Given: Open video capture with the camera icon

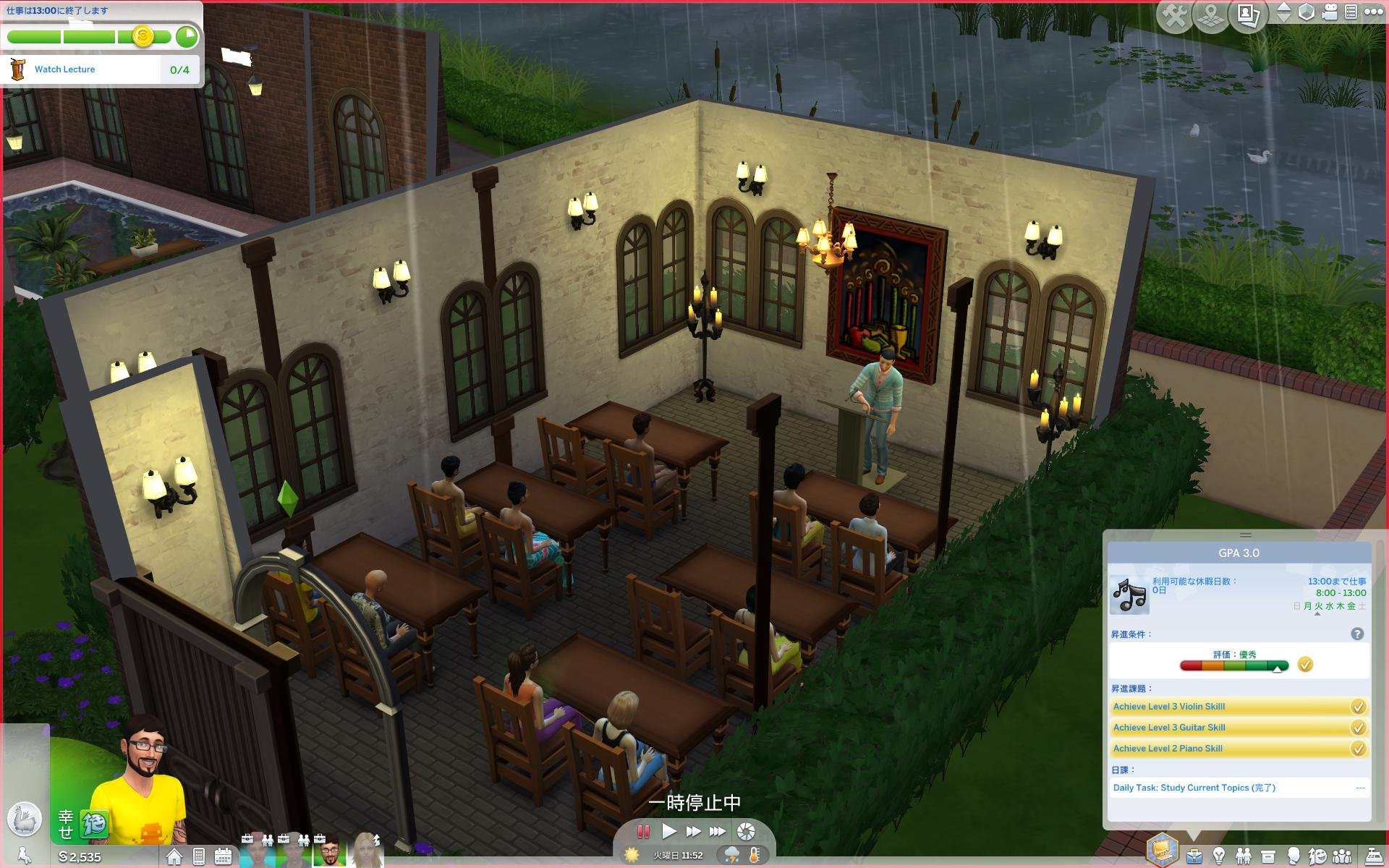Looking at the screenshot, I should (x=747, y=831).
